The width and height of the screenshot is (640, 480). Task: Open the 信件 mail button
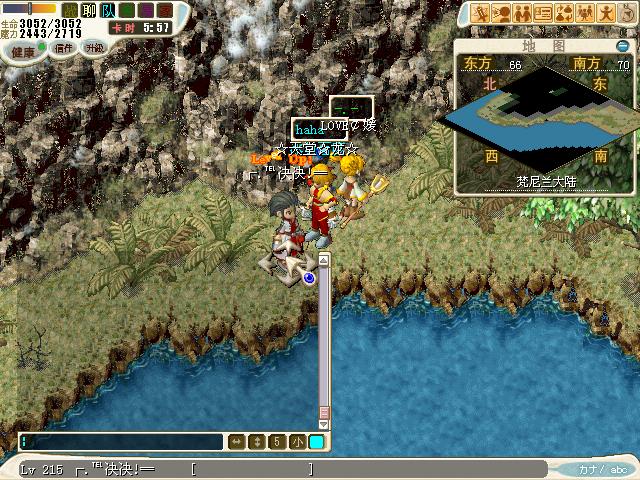pos(63,47)
